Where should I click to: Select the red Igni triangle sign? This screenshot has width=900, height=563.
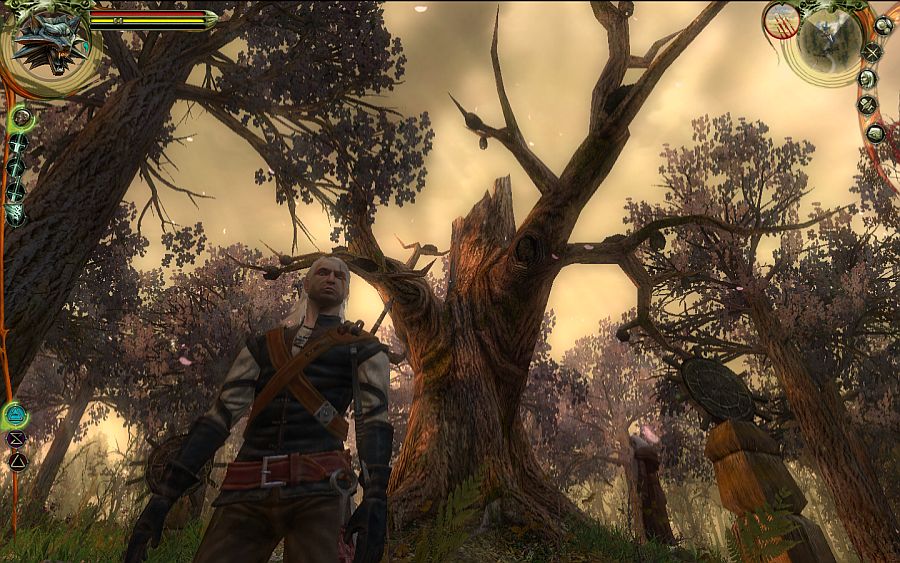pos(17,461)
